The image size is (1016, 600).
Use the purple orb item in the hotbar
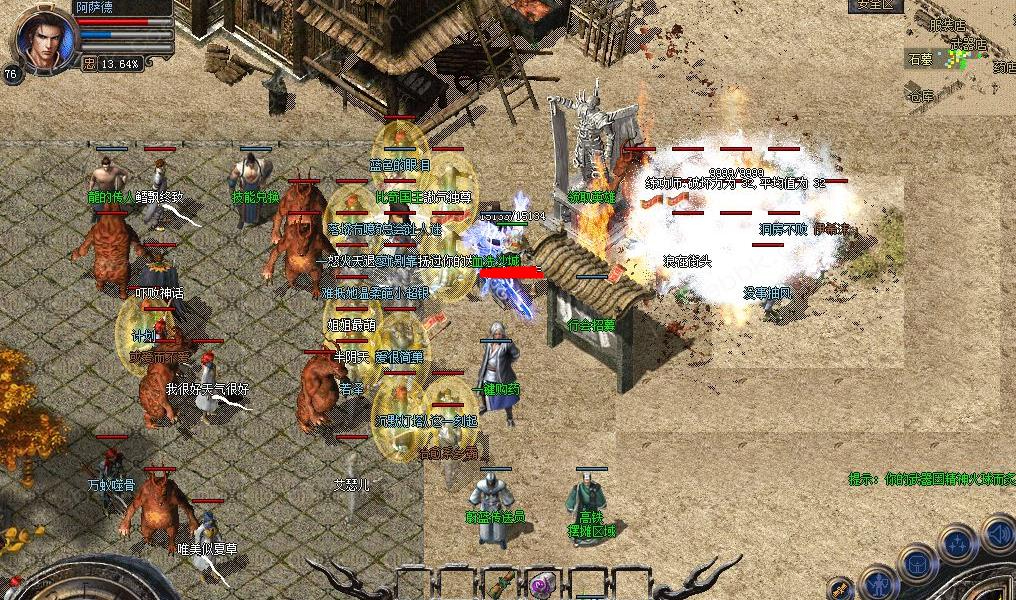pos(544,582)
